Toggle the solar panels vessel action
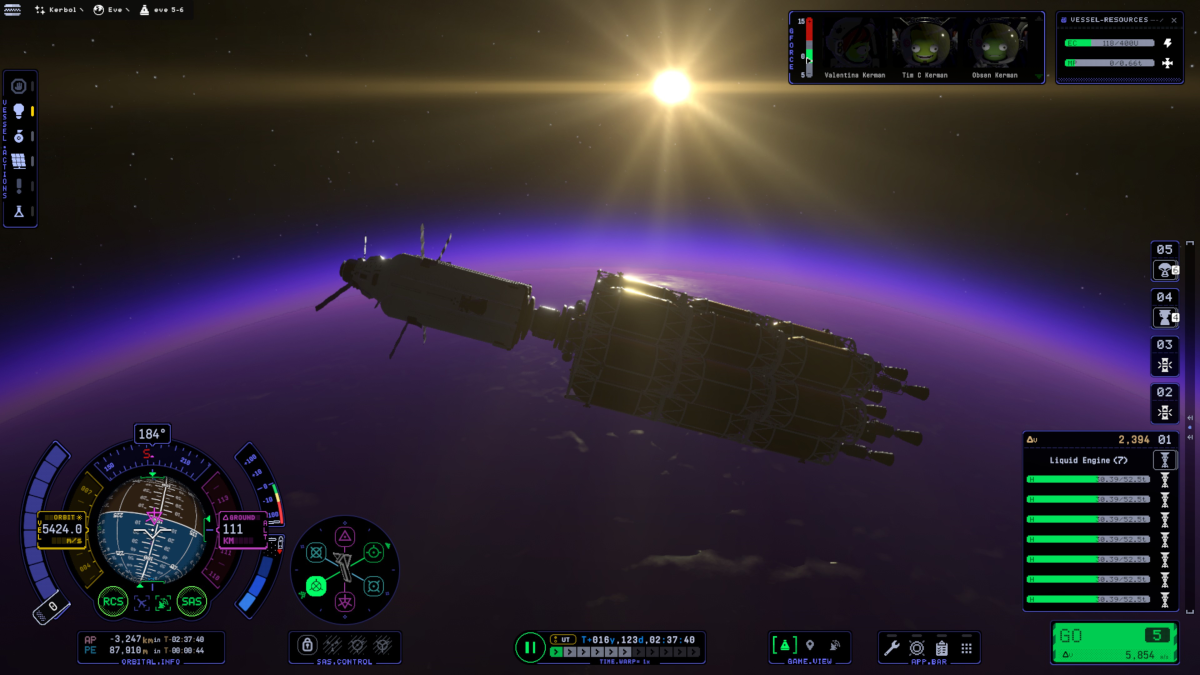This screenshot has height=675, width=1200. [18, 161]
